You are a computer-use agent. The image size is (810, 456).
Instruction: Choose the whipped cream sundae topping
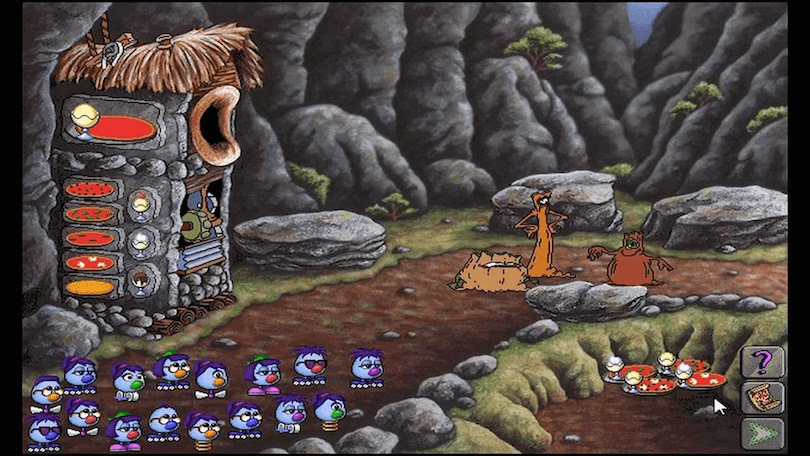pyautogui.click(x=140, y=241)
